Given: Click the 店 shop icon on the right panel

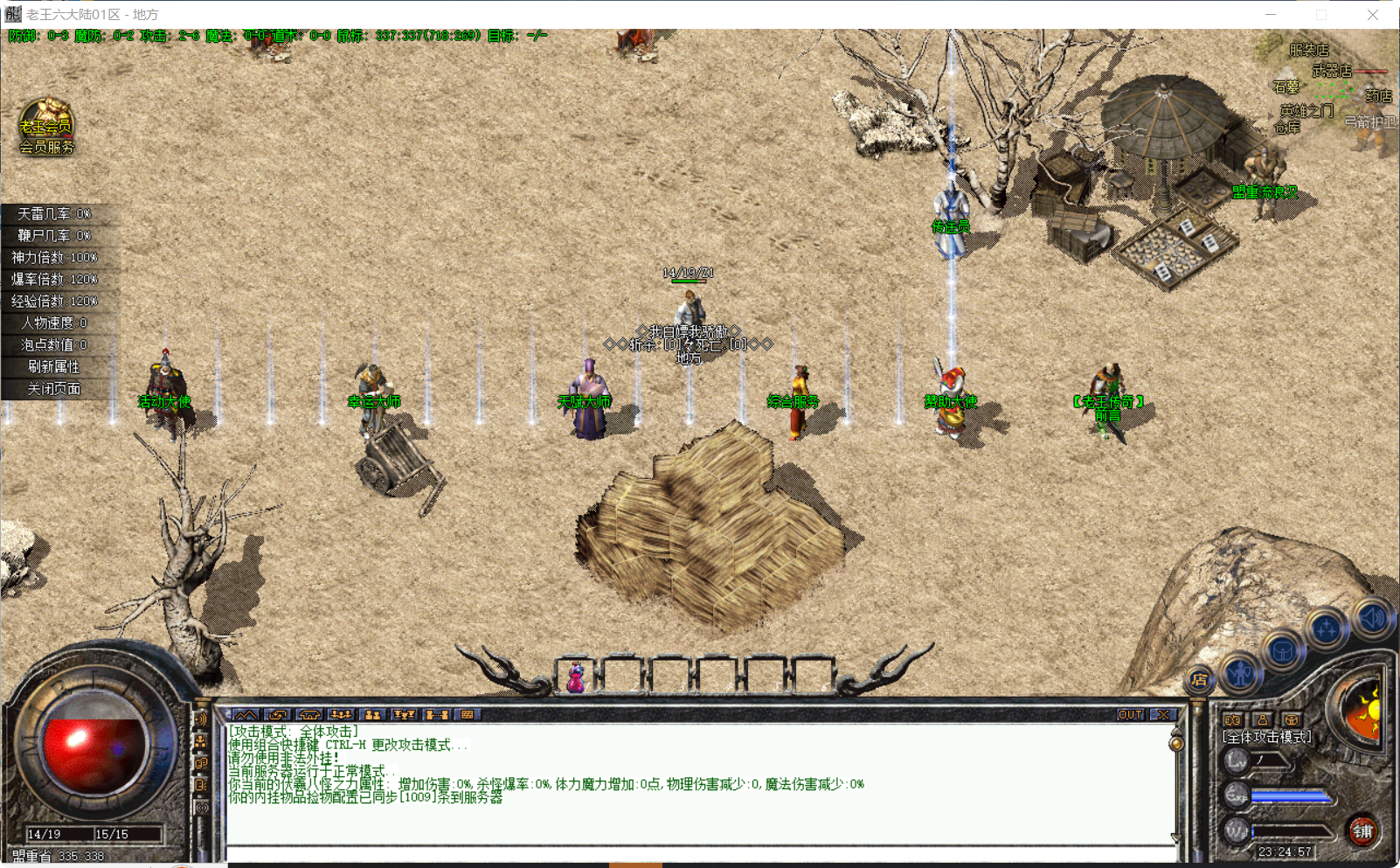Looking at the screenshot, I should pos(1199,678).
